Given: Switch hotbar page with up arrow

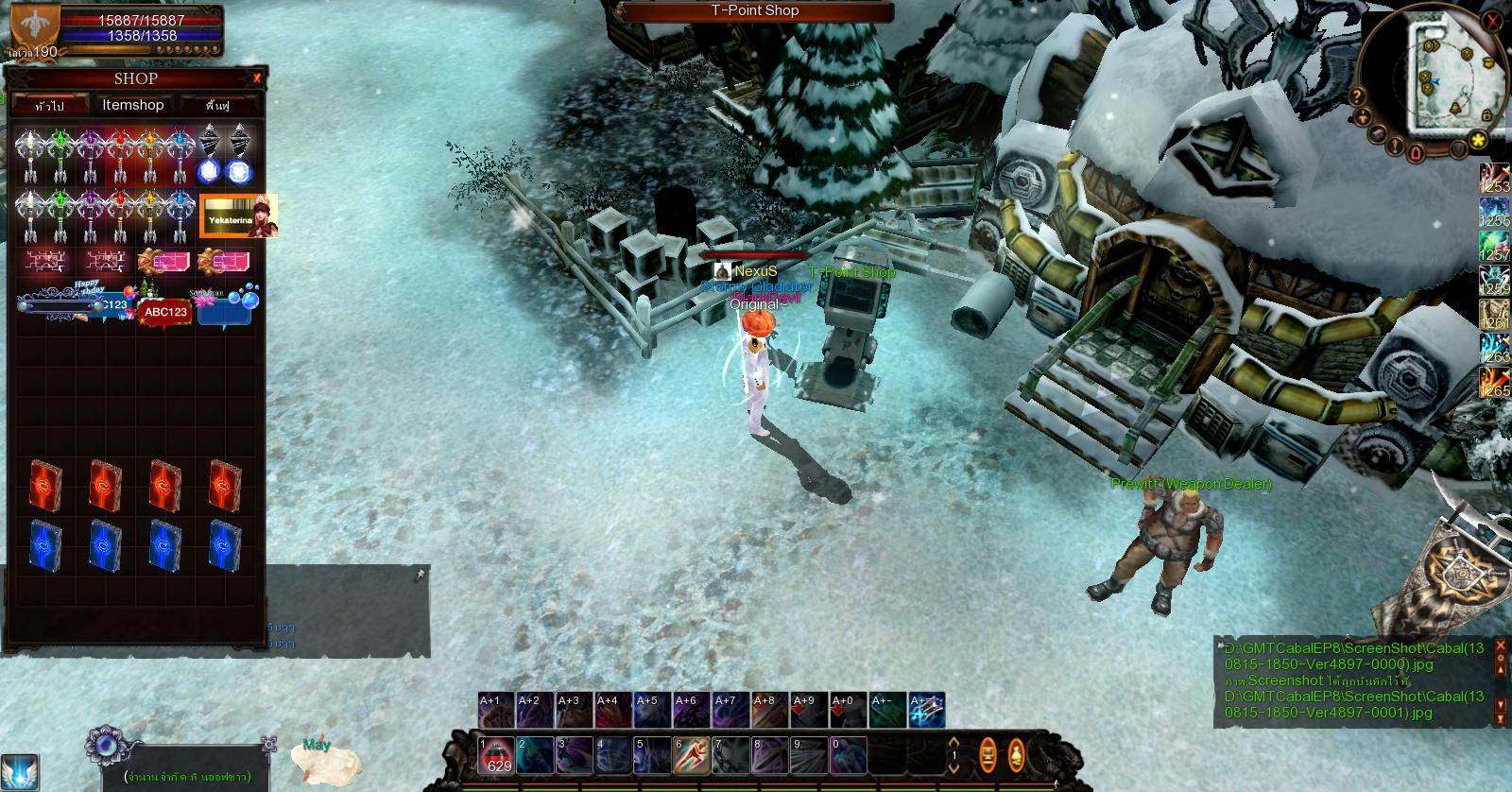Looking at the screenshot, I should coord(954,743).
